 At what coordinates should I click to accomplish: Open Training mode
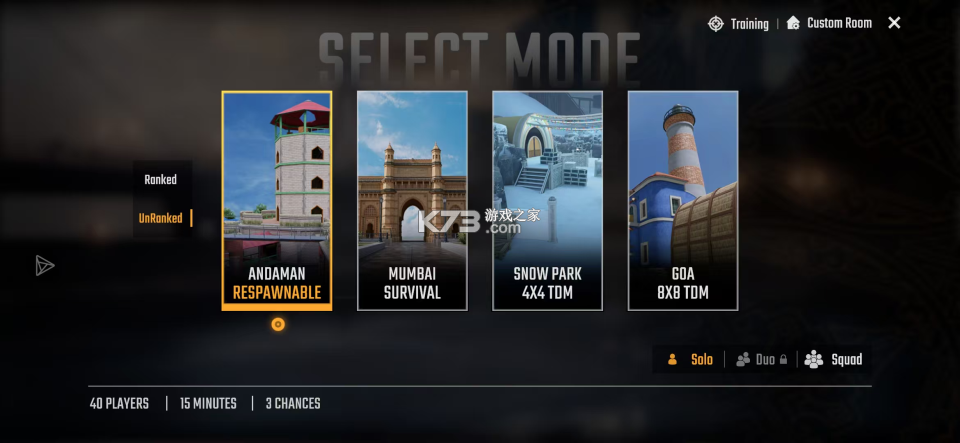739,23
